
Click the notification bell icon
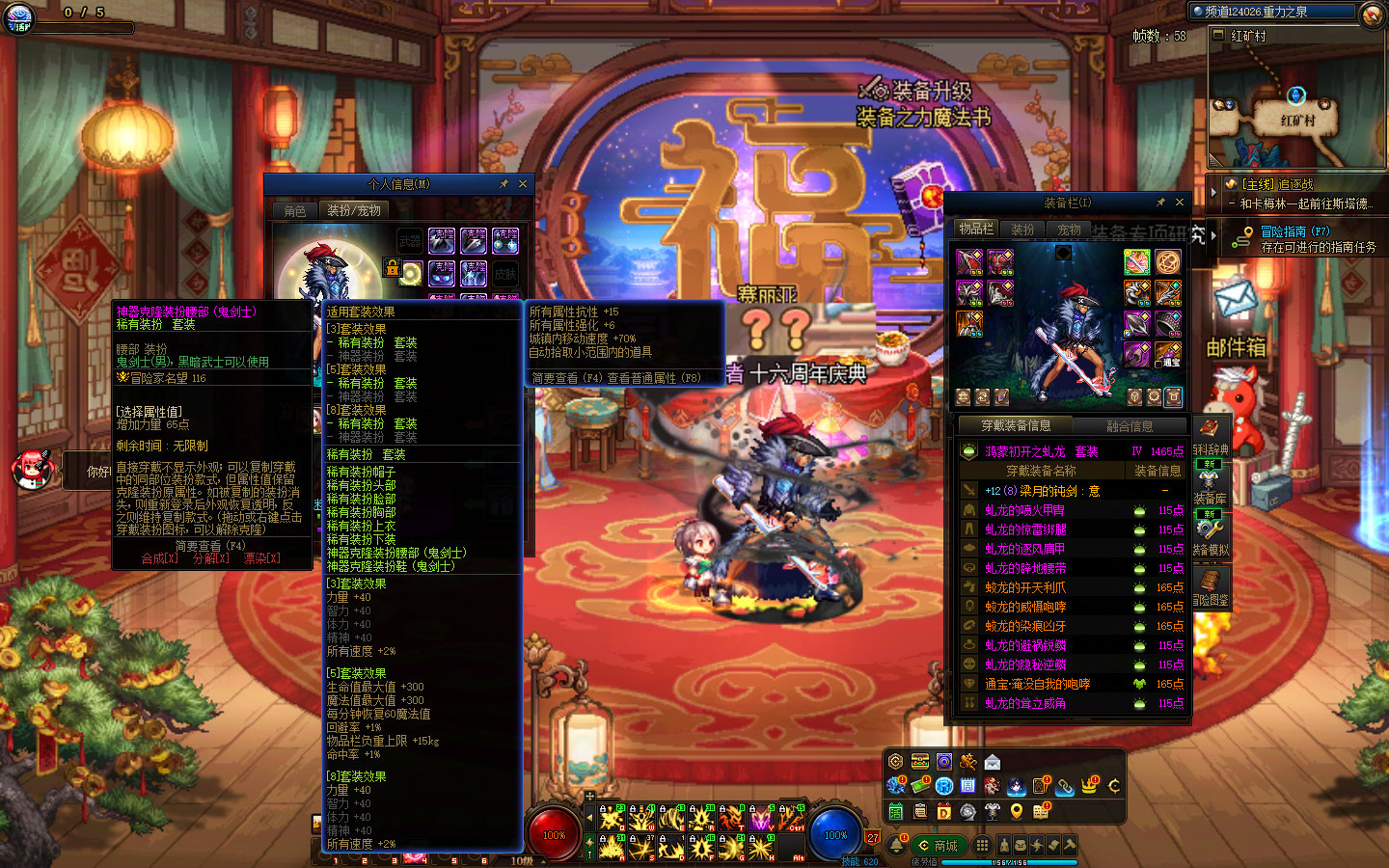tap(897, 846)
